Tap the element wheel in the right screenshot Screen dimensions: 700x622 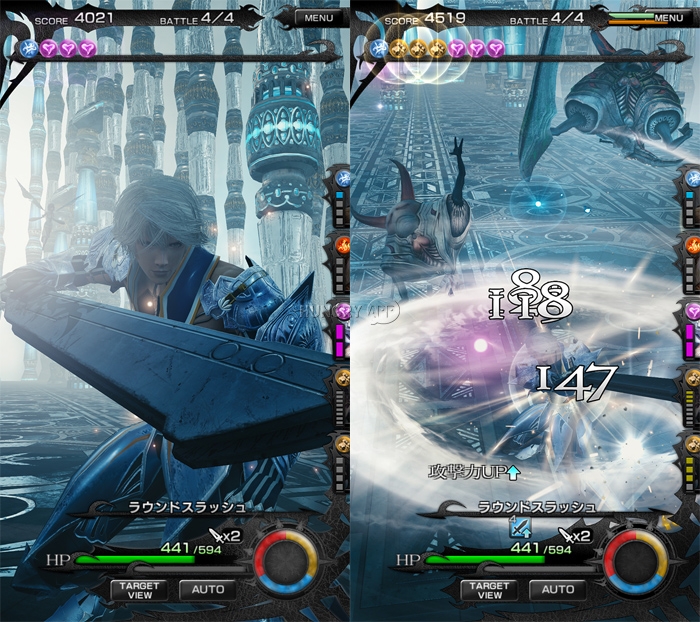[638, 559]
